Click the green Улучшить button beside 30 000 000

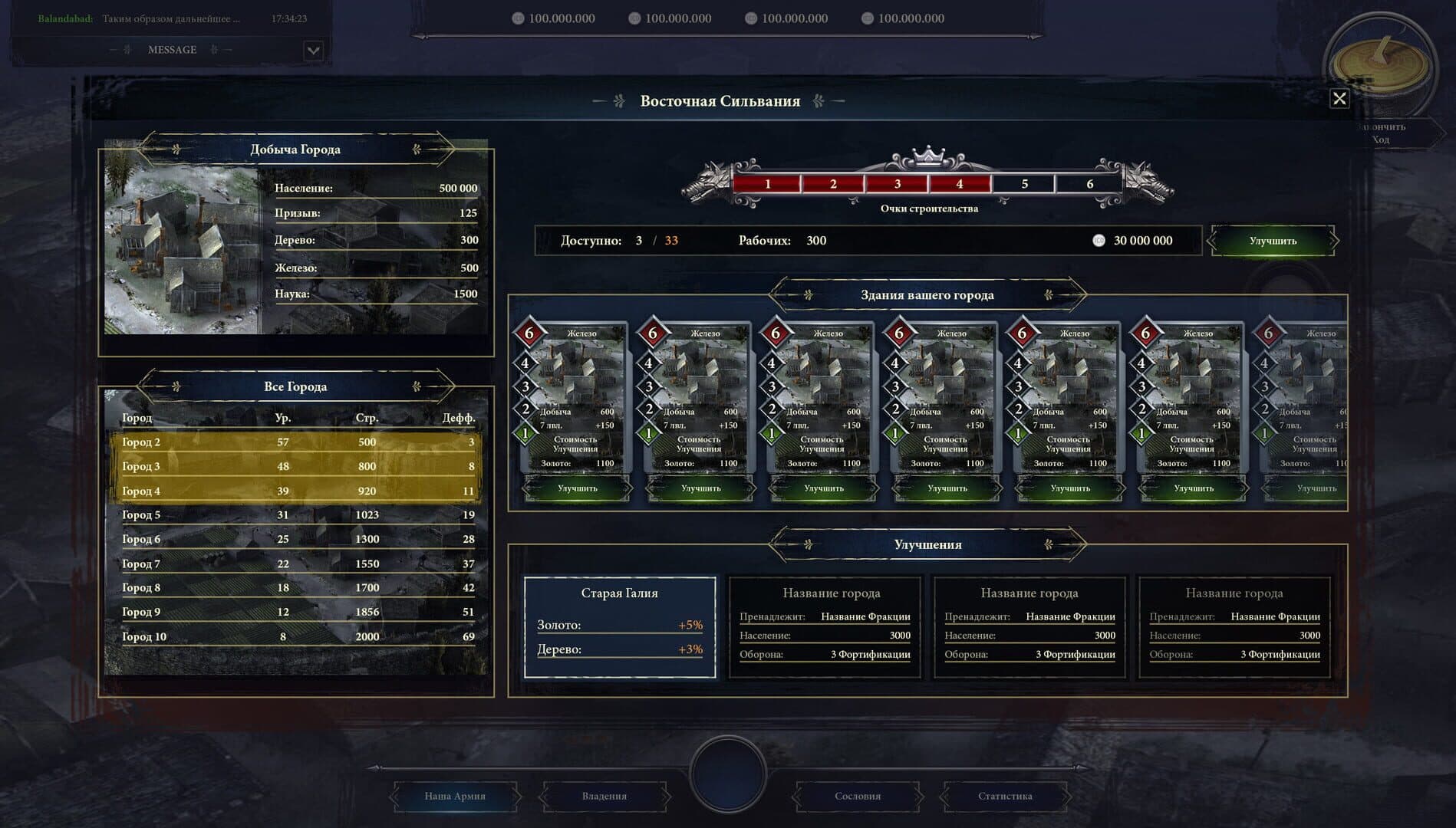(1273, 241)
